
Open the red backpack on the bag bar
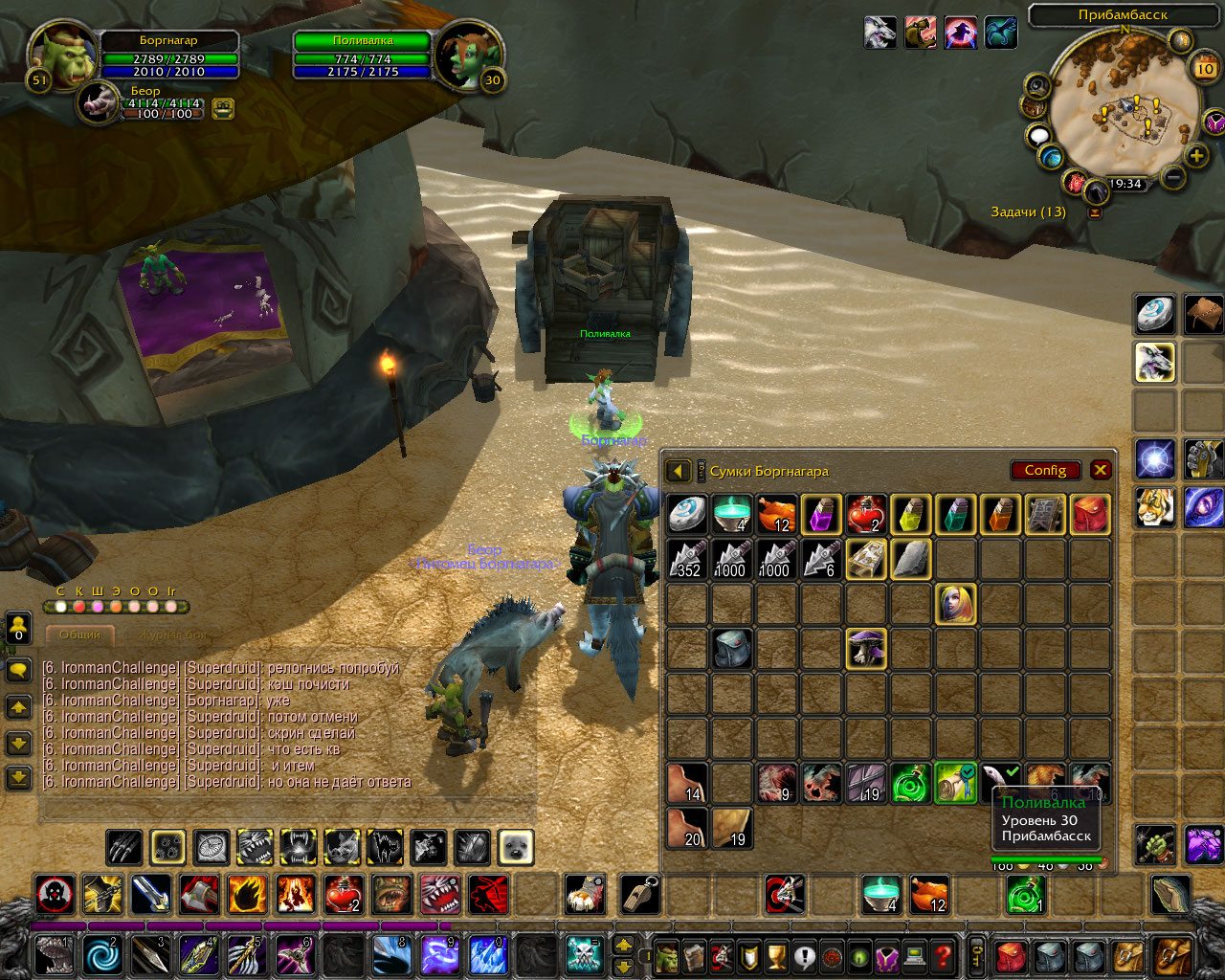point(1010,955)
